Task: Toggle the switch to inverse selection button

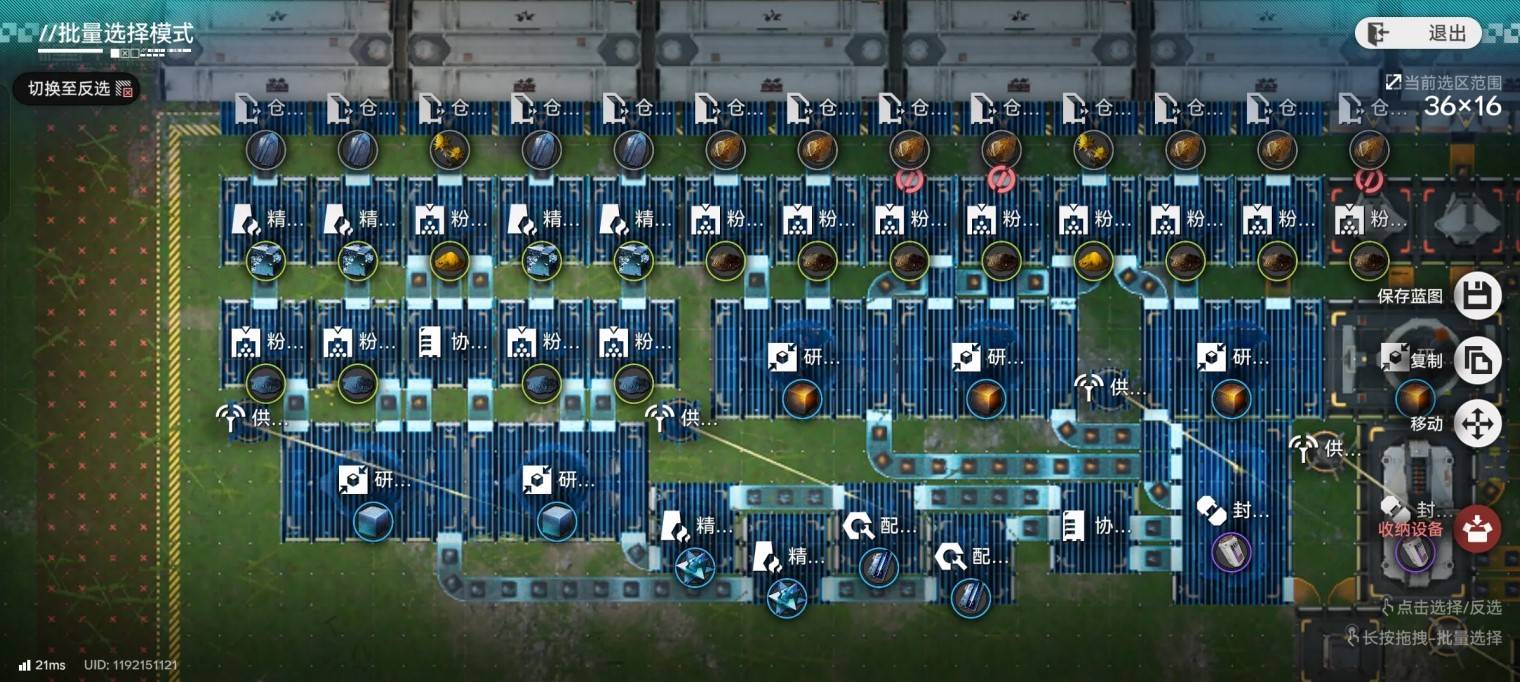Action: (x=77, y=89)
